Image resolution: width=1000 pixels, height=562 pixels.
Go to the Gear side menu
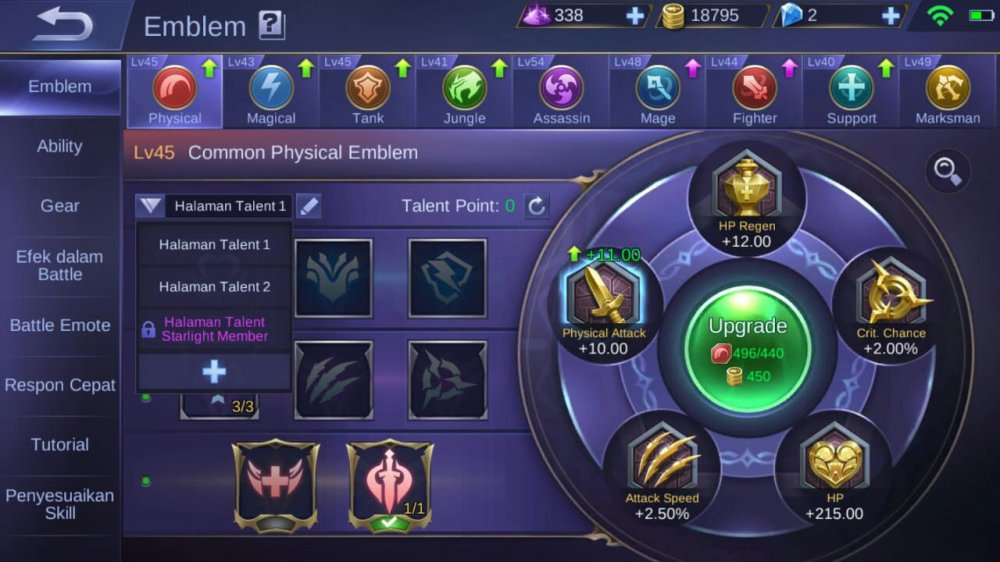coord(60,206)
